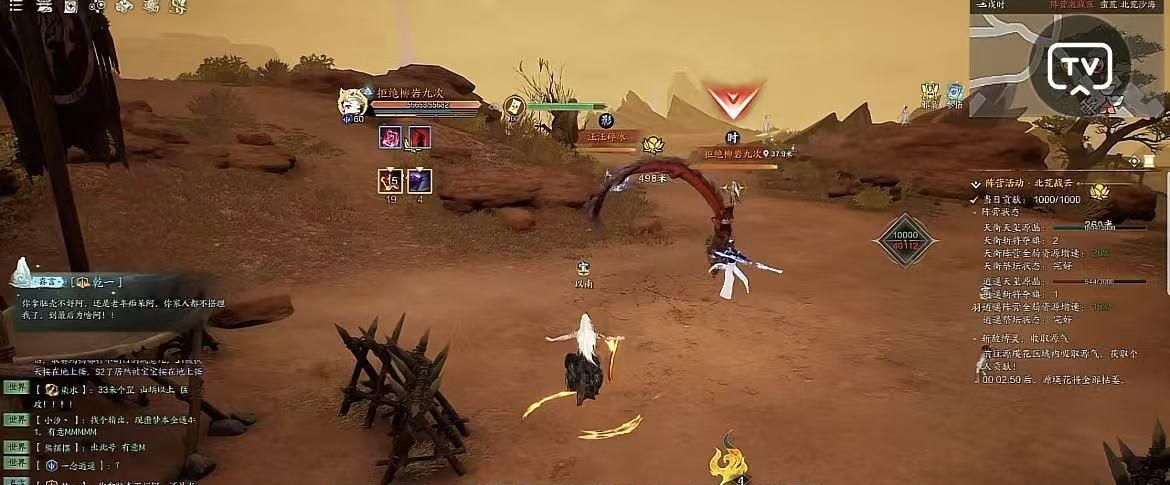Select the pink rose buff icon

[x=390, y=137]
